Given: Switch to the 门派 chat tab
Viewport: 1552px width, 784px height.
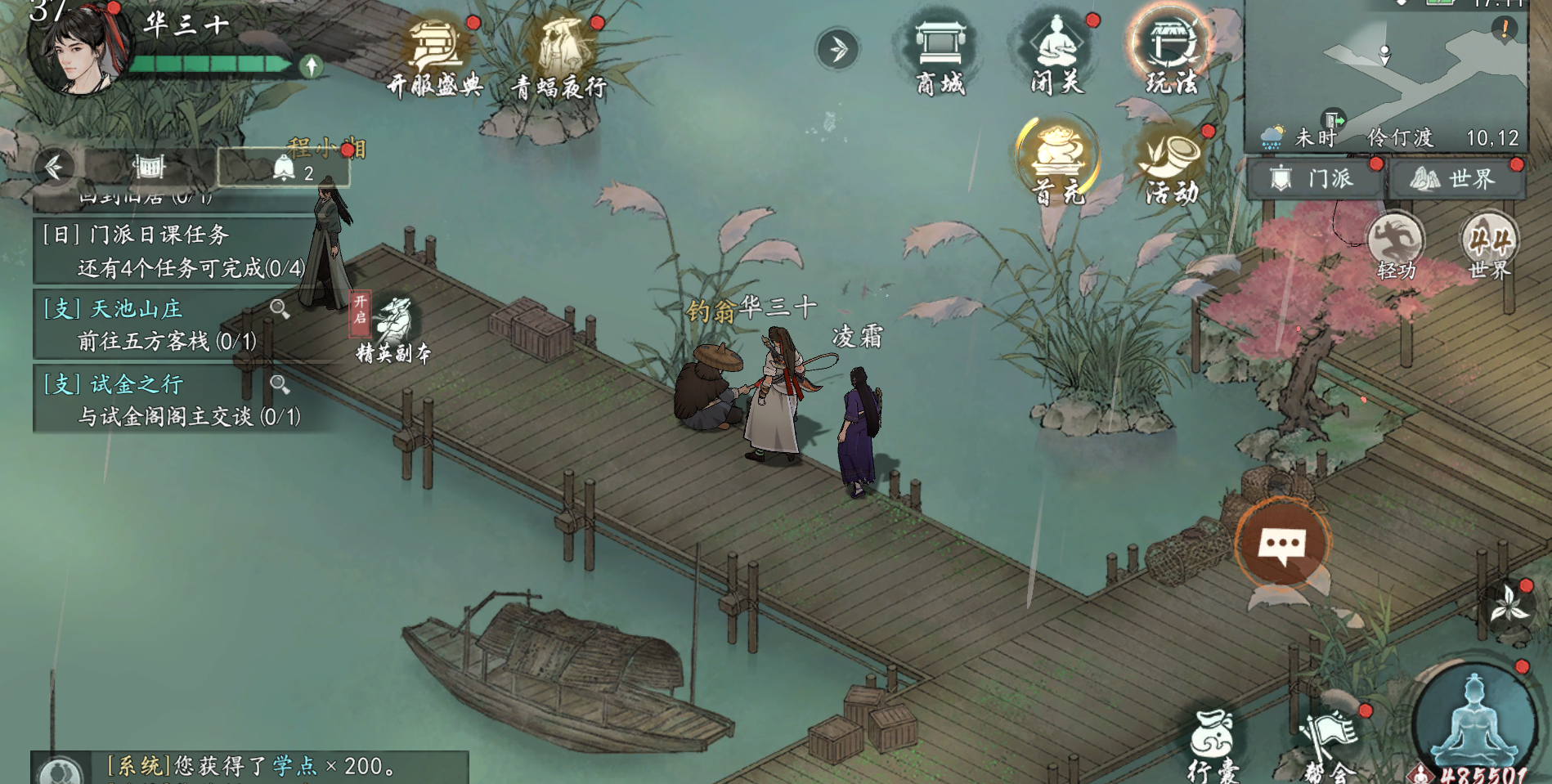Looking at the screenshot, I should click(x=1316, y=179).
